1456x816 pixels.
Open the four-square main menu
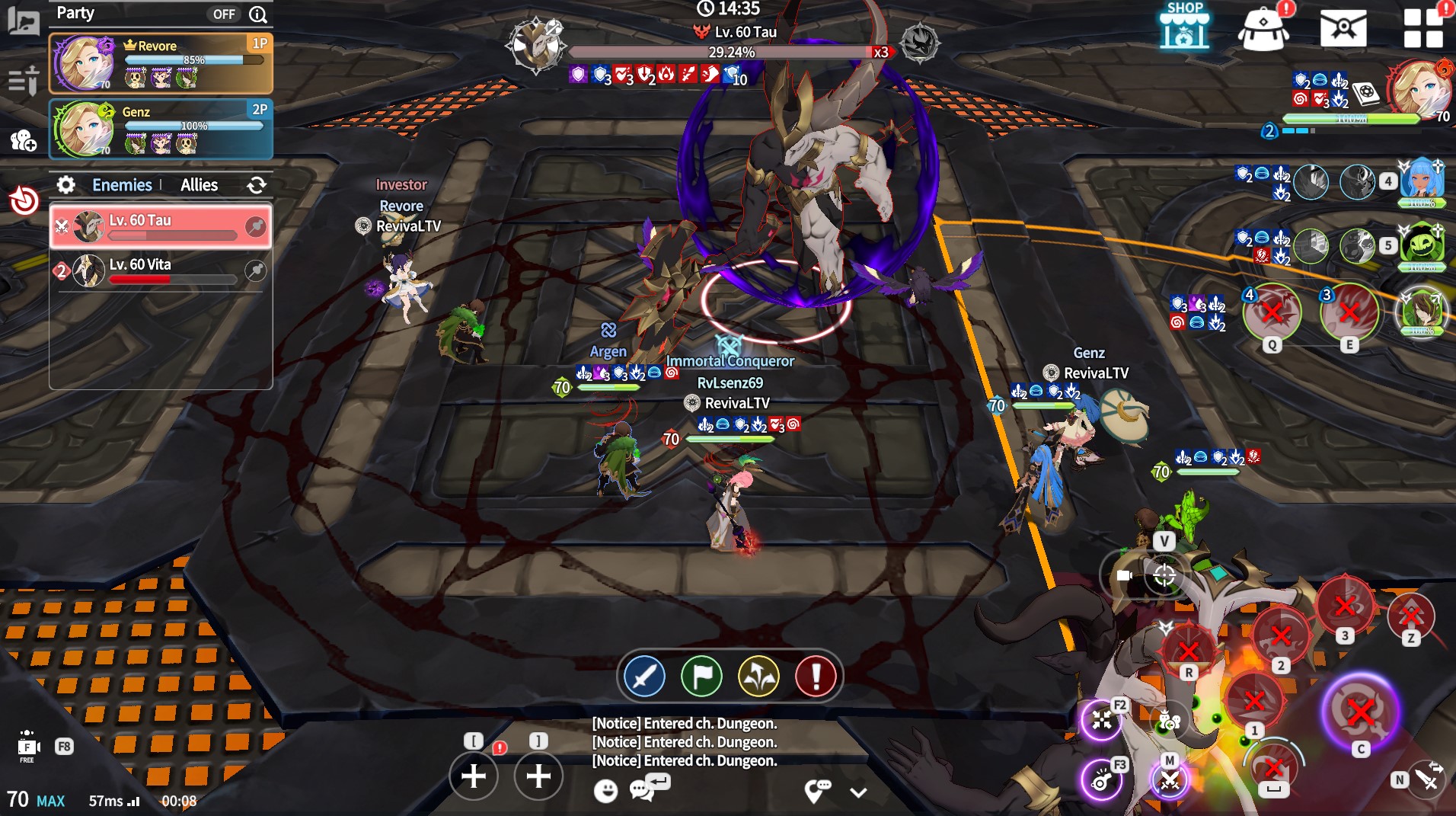point(1423,30)
